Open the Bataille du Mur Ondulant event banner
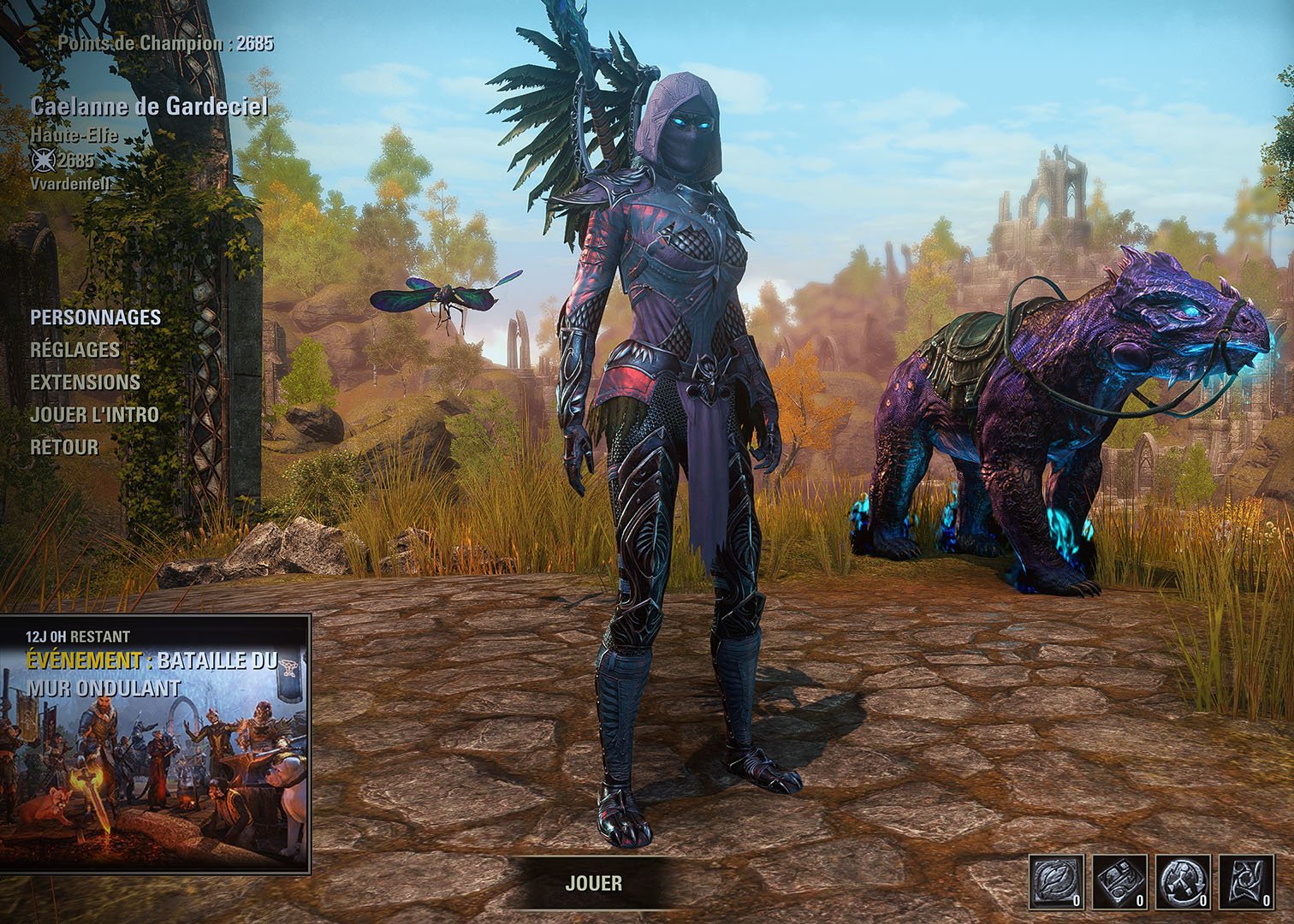Image resolution: width=1294 pixels, height=924 pixels. tap(155, 743)
